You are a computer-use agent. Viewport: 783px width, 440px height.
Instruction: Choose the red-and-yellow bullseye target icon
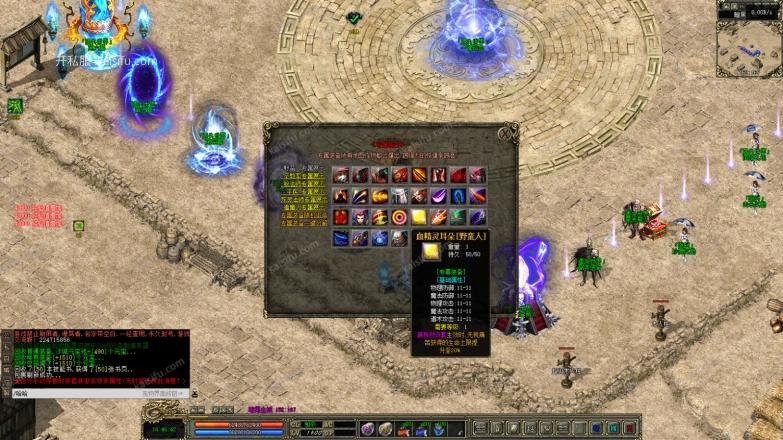399,217
